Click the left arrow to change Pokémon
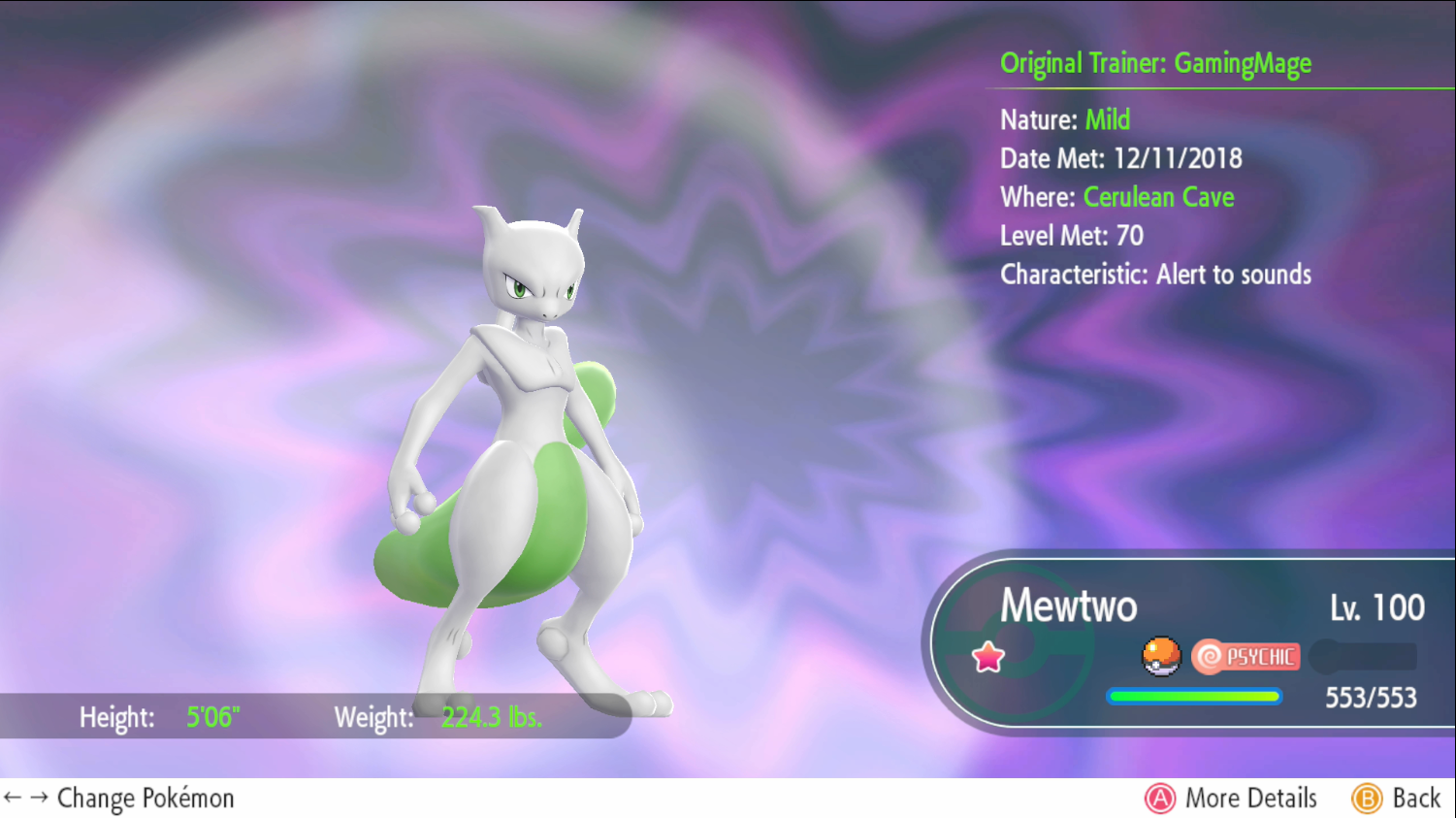 14,798
